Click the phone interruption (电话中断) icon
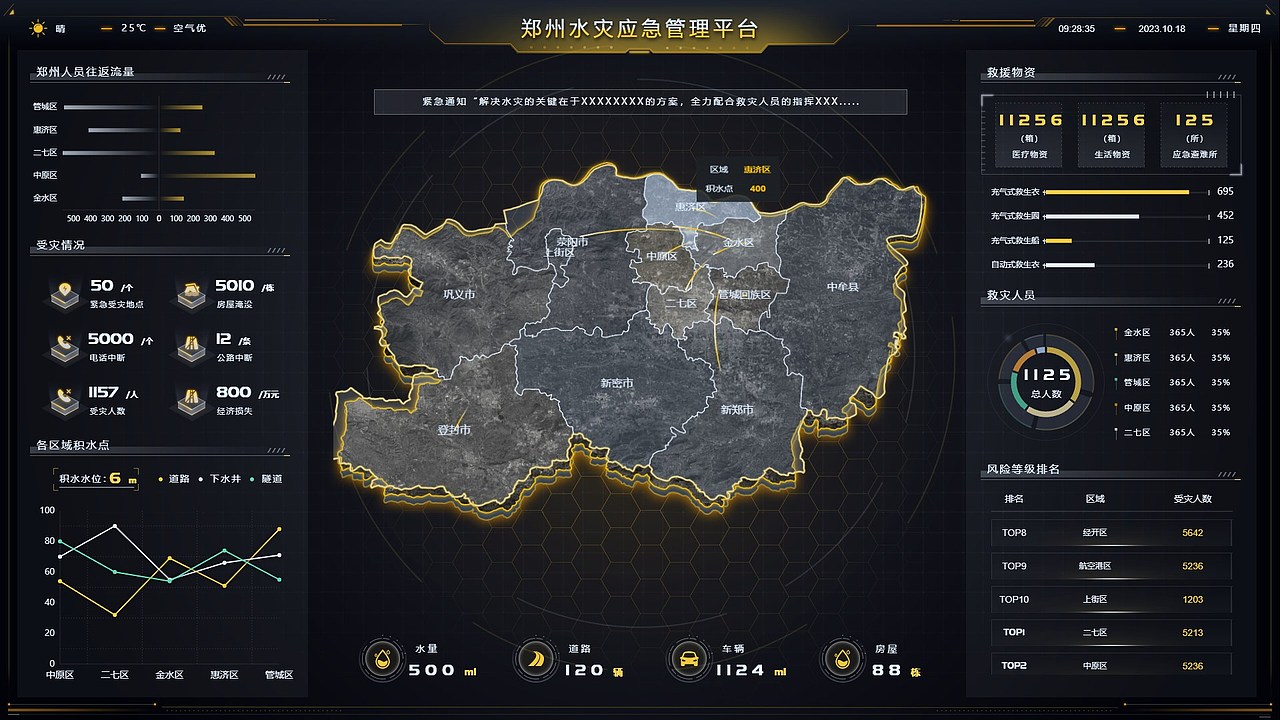The image size is (1280, 720). tap(64, 347)
